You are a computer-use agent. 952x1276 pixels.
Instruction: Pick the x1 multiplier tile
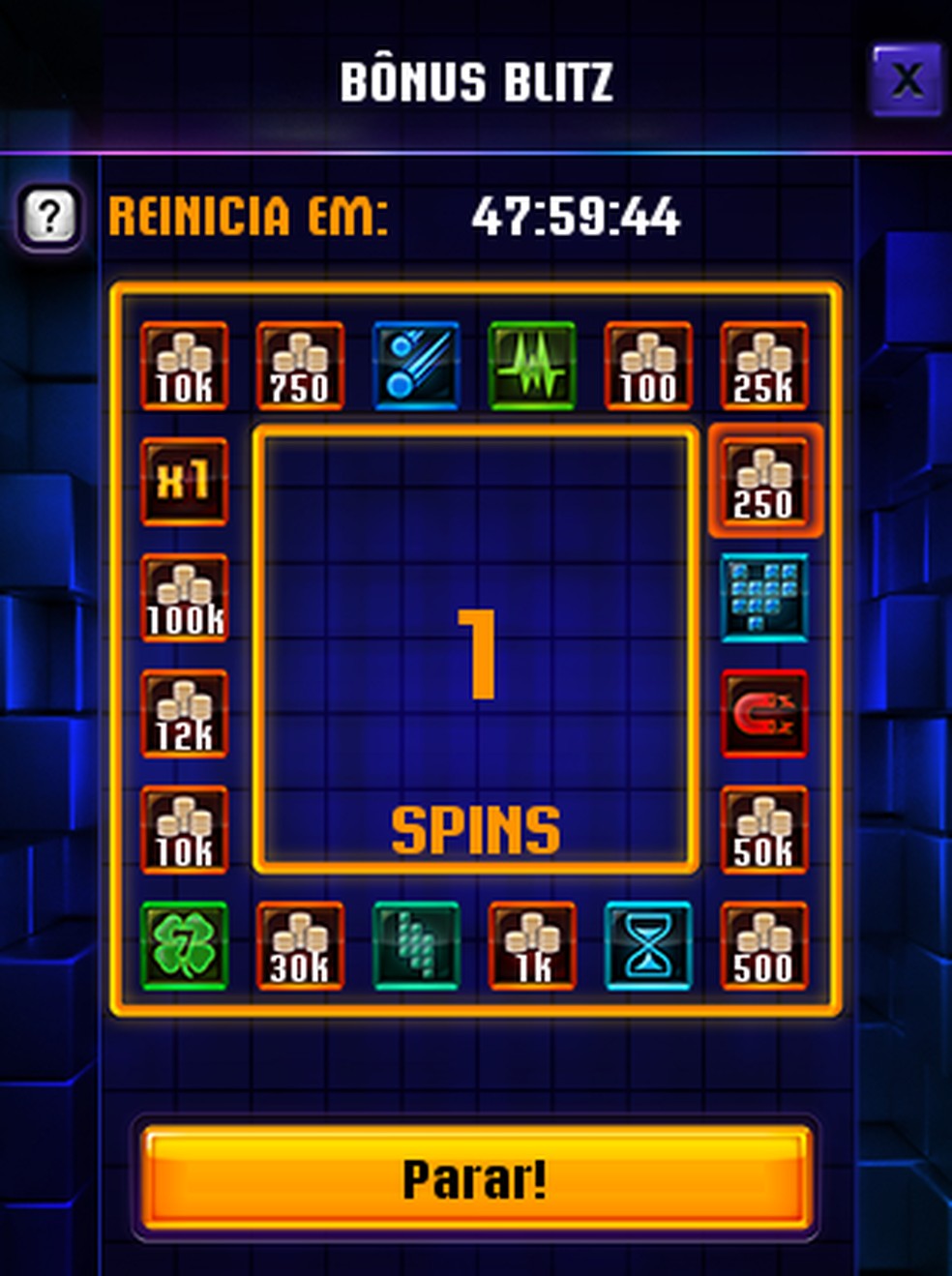(184, 481)
